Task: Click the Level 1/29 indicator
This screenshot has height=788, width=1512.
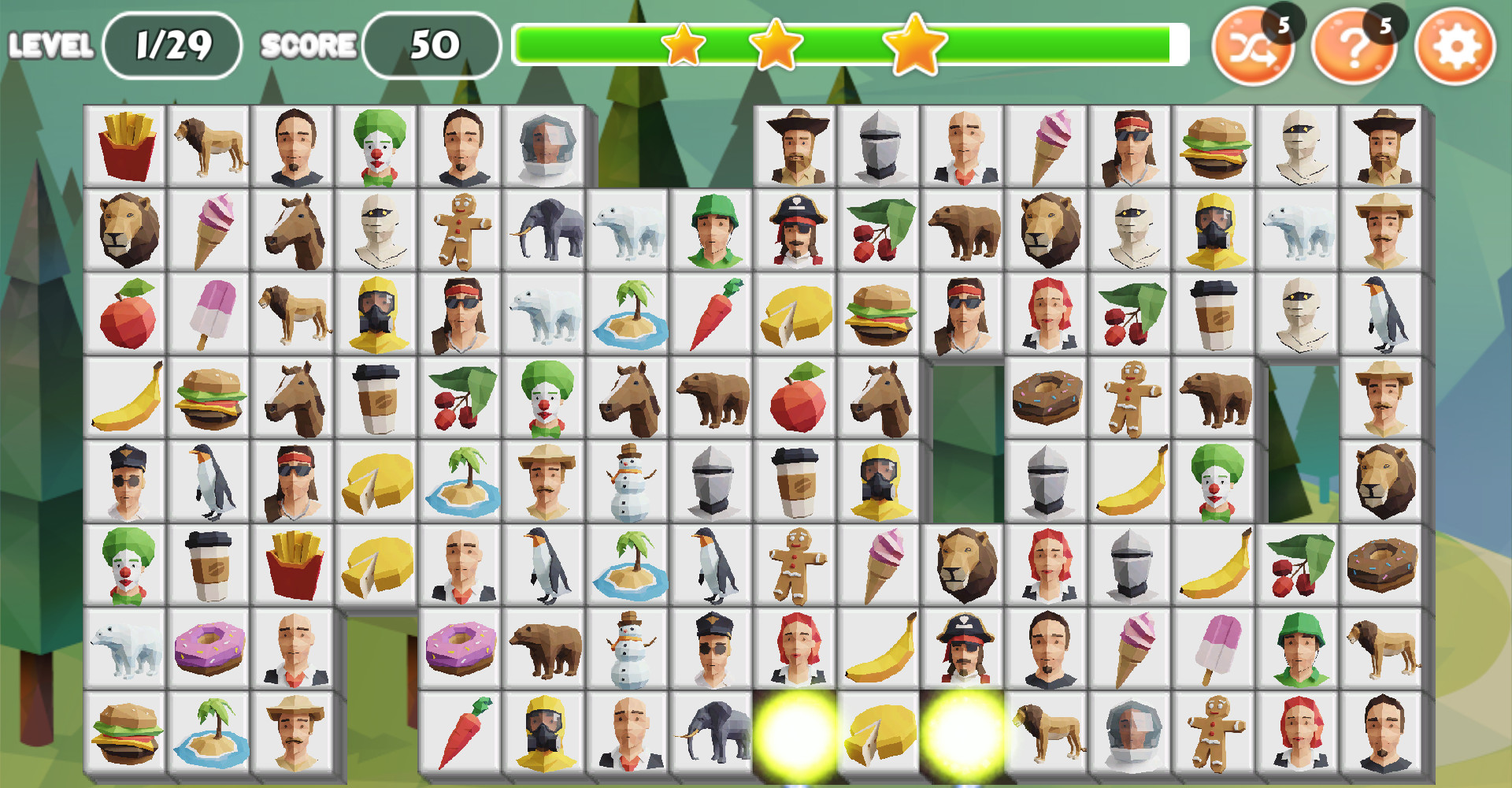Action: click(172, 45)
